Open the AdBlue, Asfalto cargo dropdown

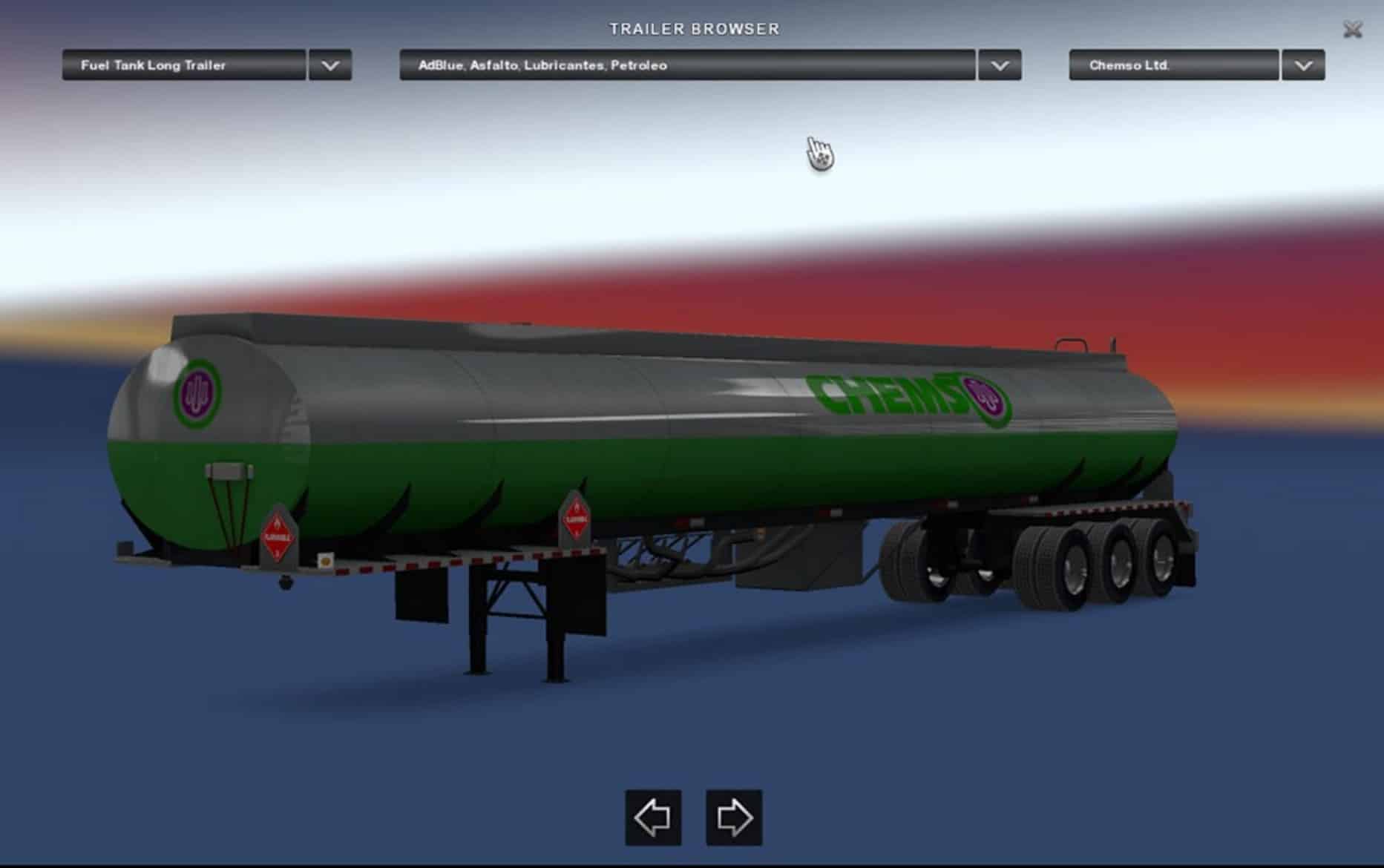[x=686, y=65]
